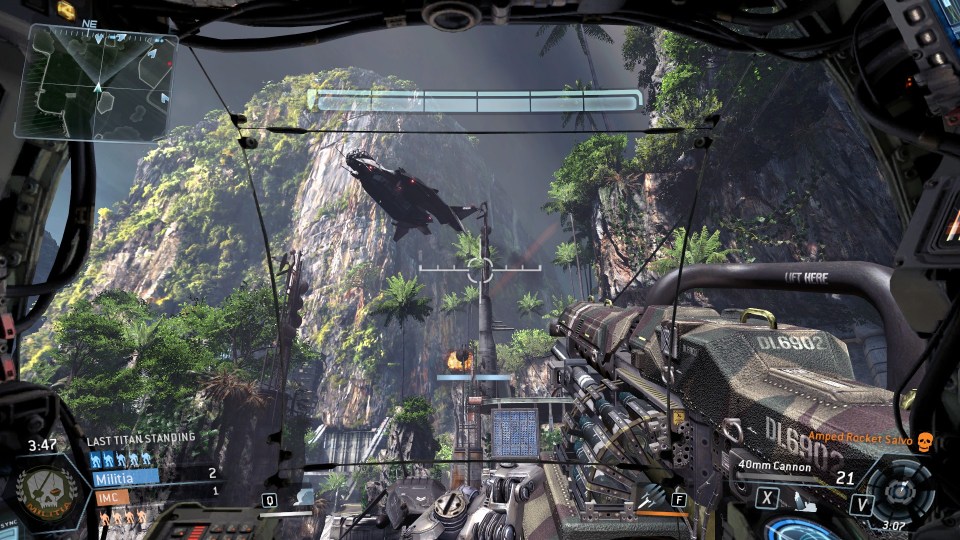The image size is (960, 540).
Task: Click the minimap radar display
Action: (98, 83)
